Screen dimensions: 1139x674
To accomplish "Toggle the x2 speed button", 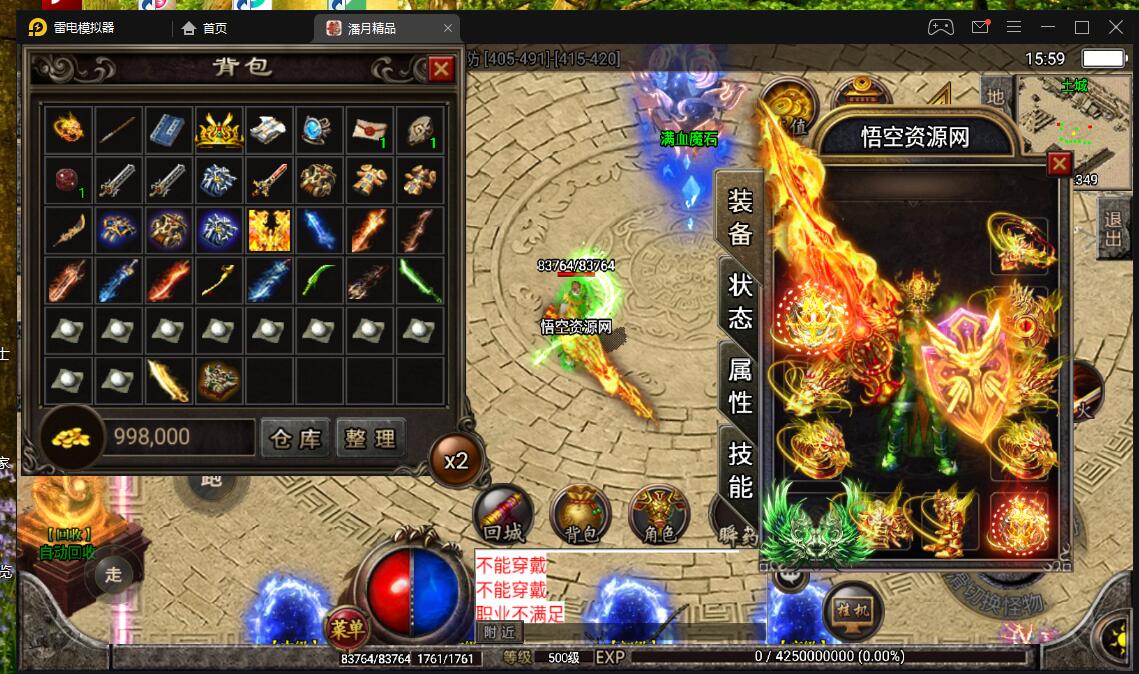I will point(456,461).
